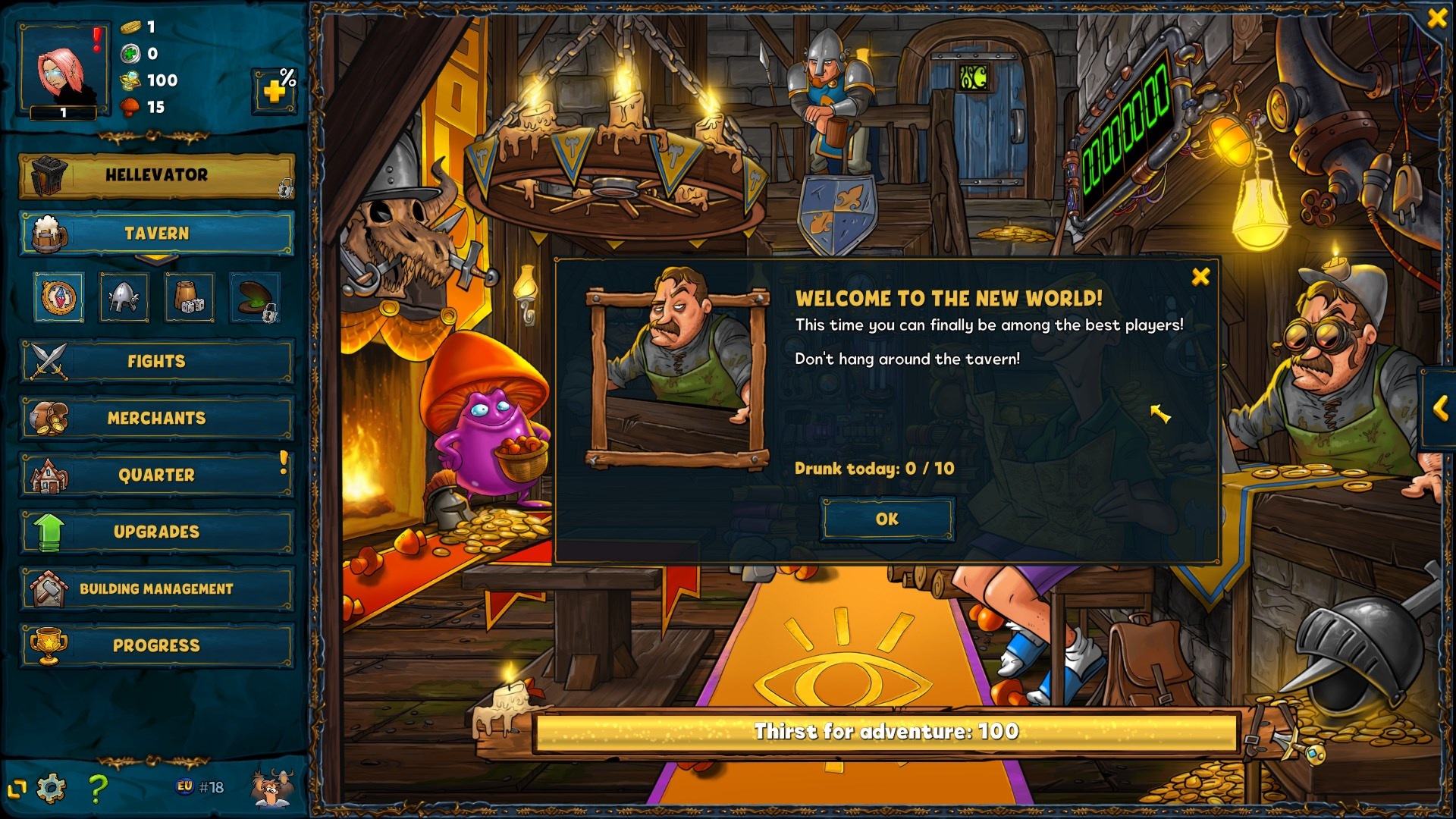Screen dimensions: 1456x819
Task: Confirm the welcome dialog with OK
Action: coord(886,519)
